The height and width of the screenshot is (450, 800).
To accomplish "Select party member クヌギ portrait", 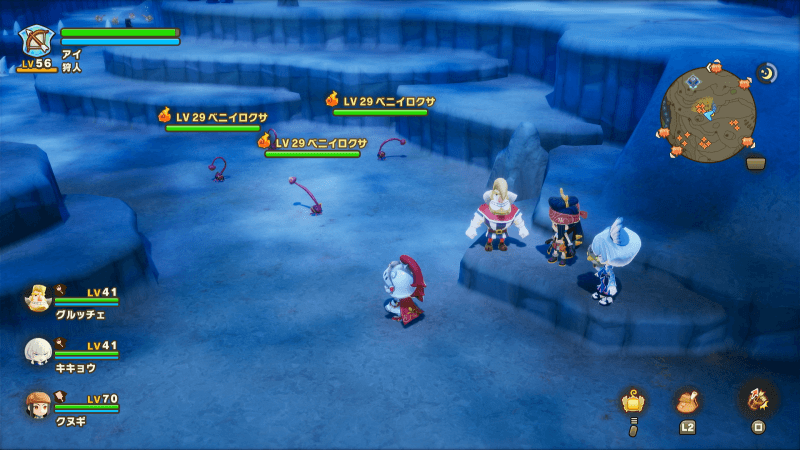I will (38, 404).
